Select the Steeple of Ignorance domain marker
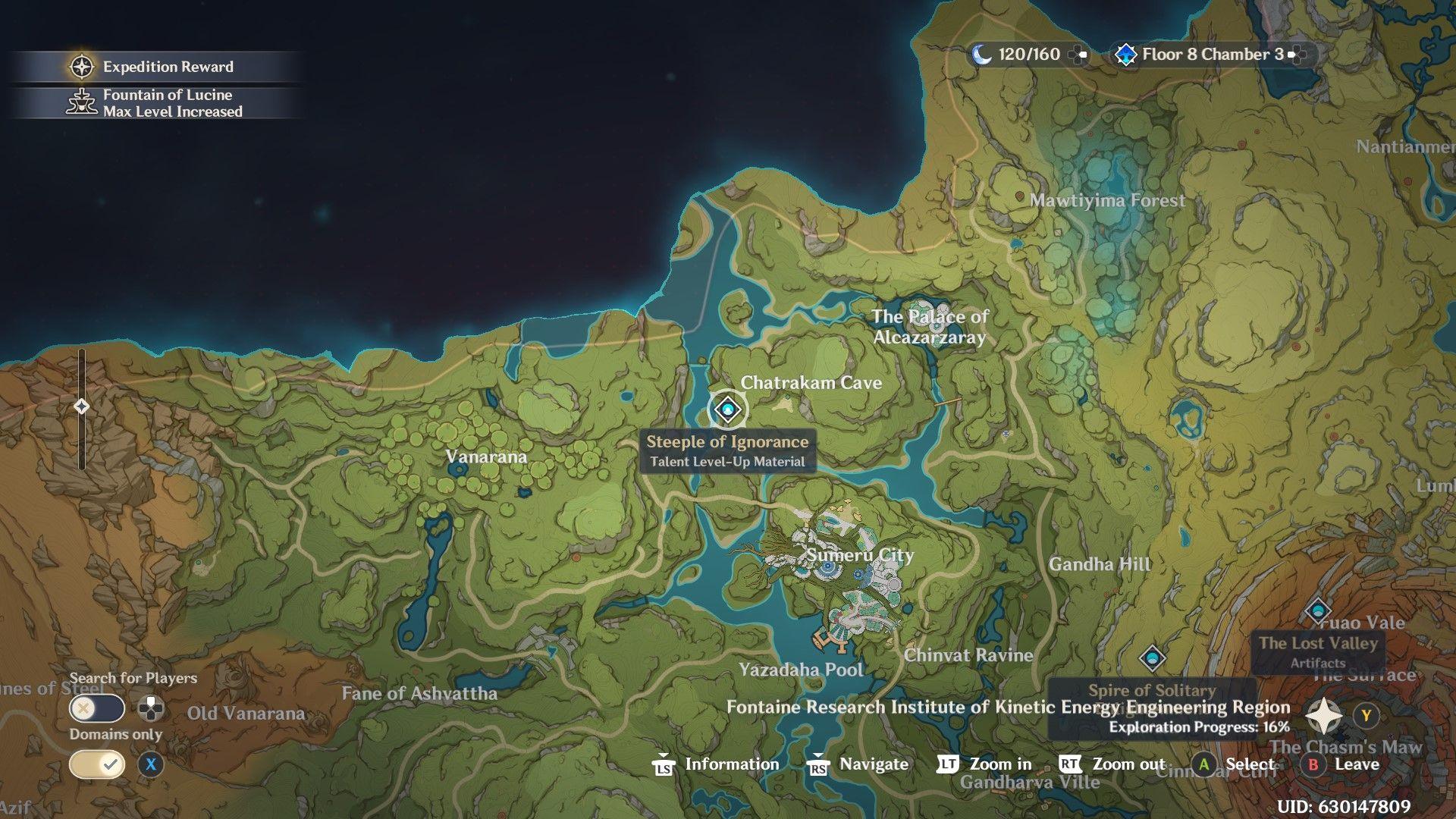1456x819 pixels. coord(728,410)
